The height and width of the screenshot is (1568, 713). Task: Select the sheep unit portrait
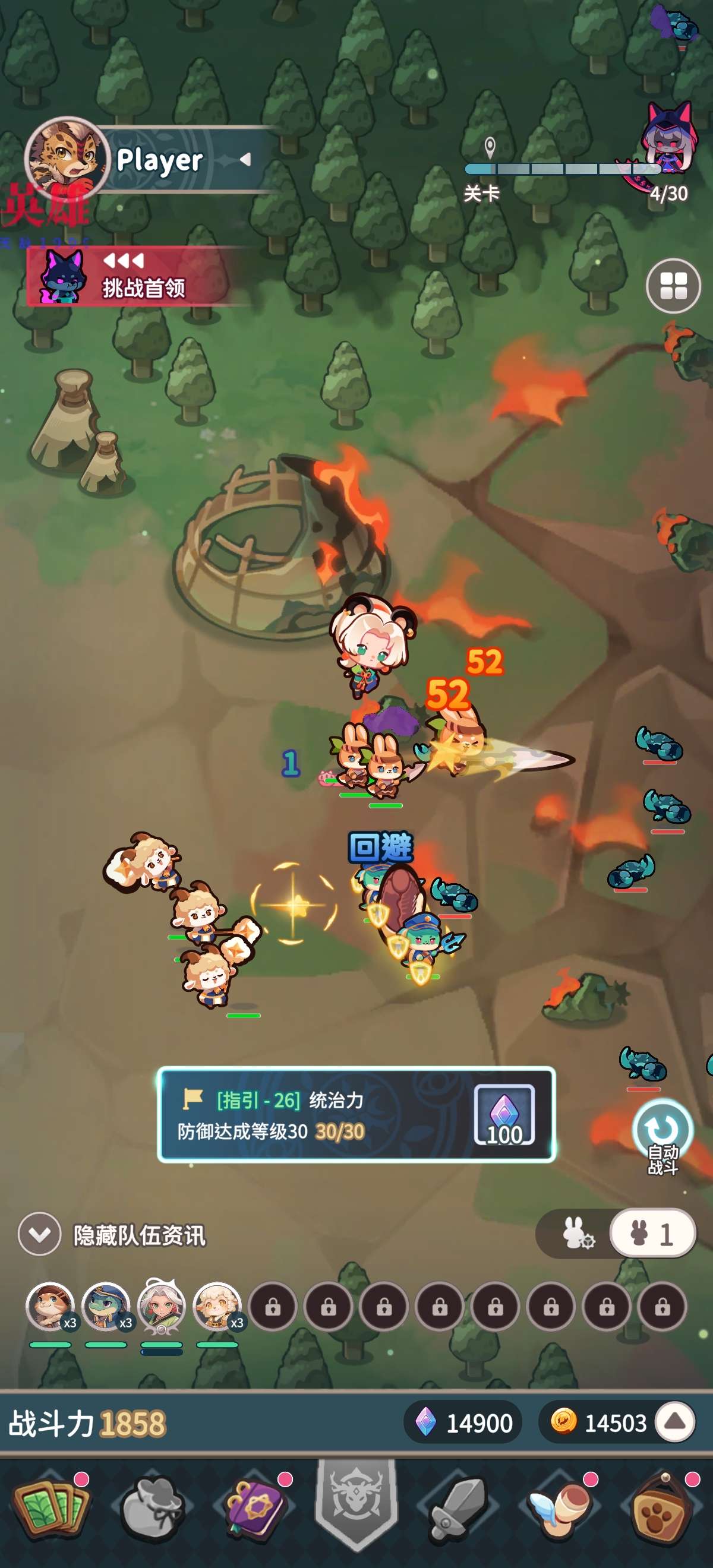[x=217, y=1306]
